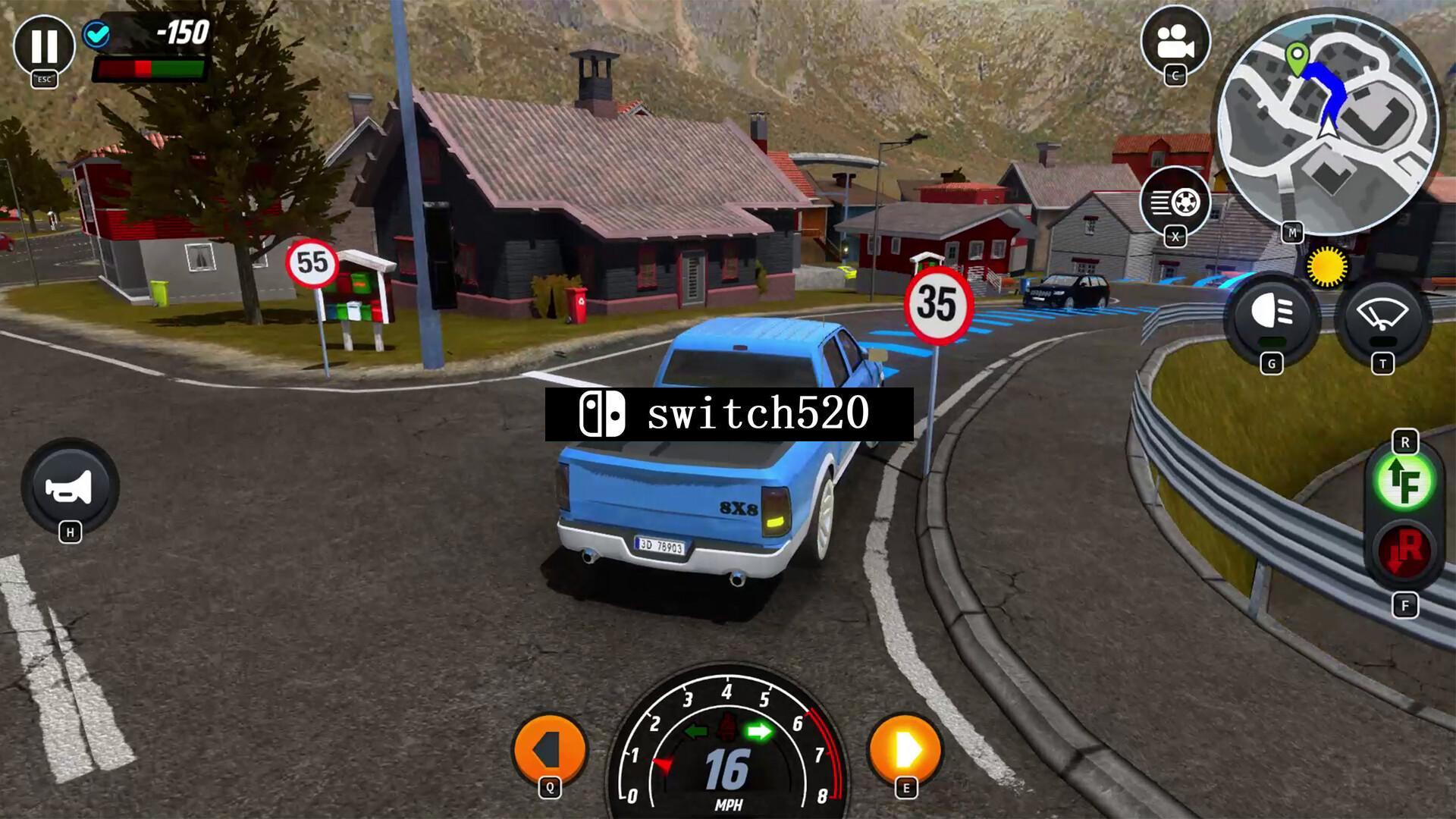The width and height of the screenshot is (1456, 819).
Task: Click the green destination pin on minimap
Action: click(x=1298, y=53)
